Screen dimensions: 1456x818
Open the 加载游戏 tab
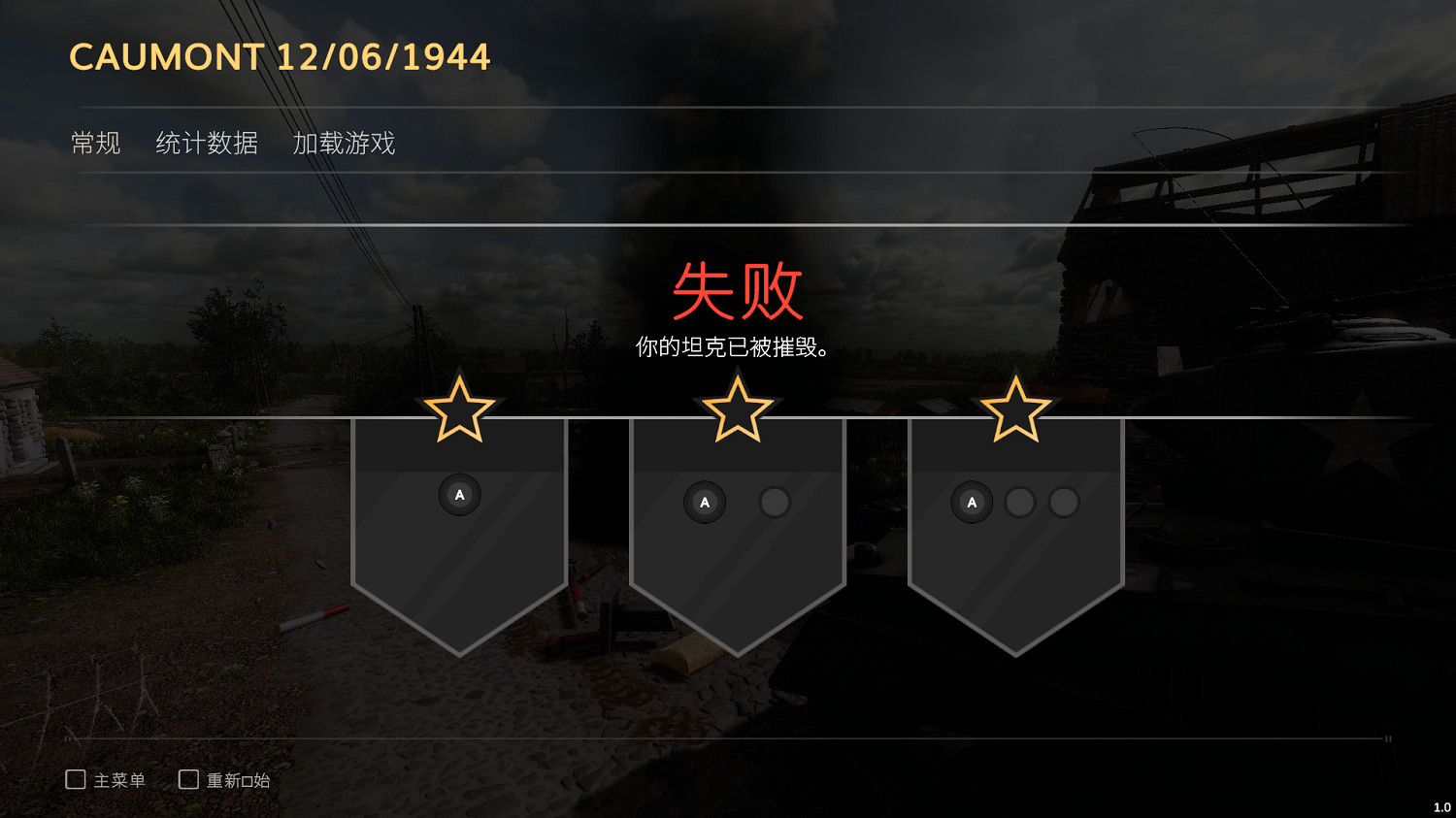[x=343, y=143]
